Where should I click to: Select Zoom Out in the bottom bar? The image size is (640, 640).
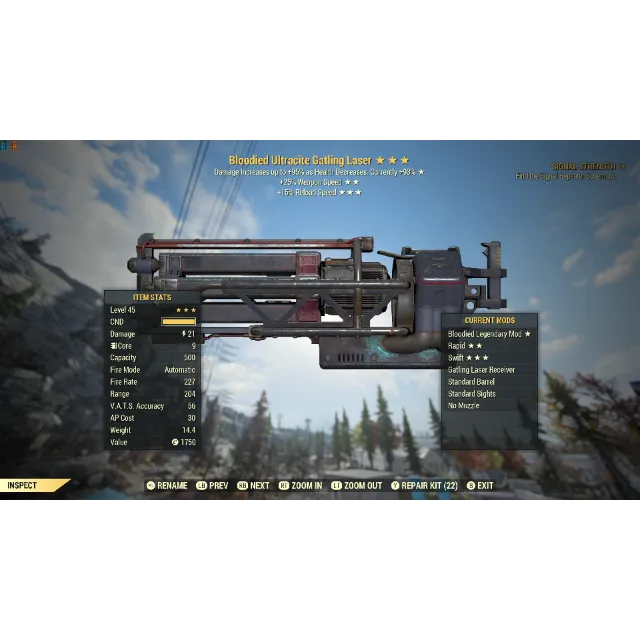point(357,486)
